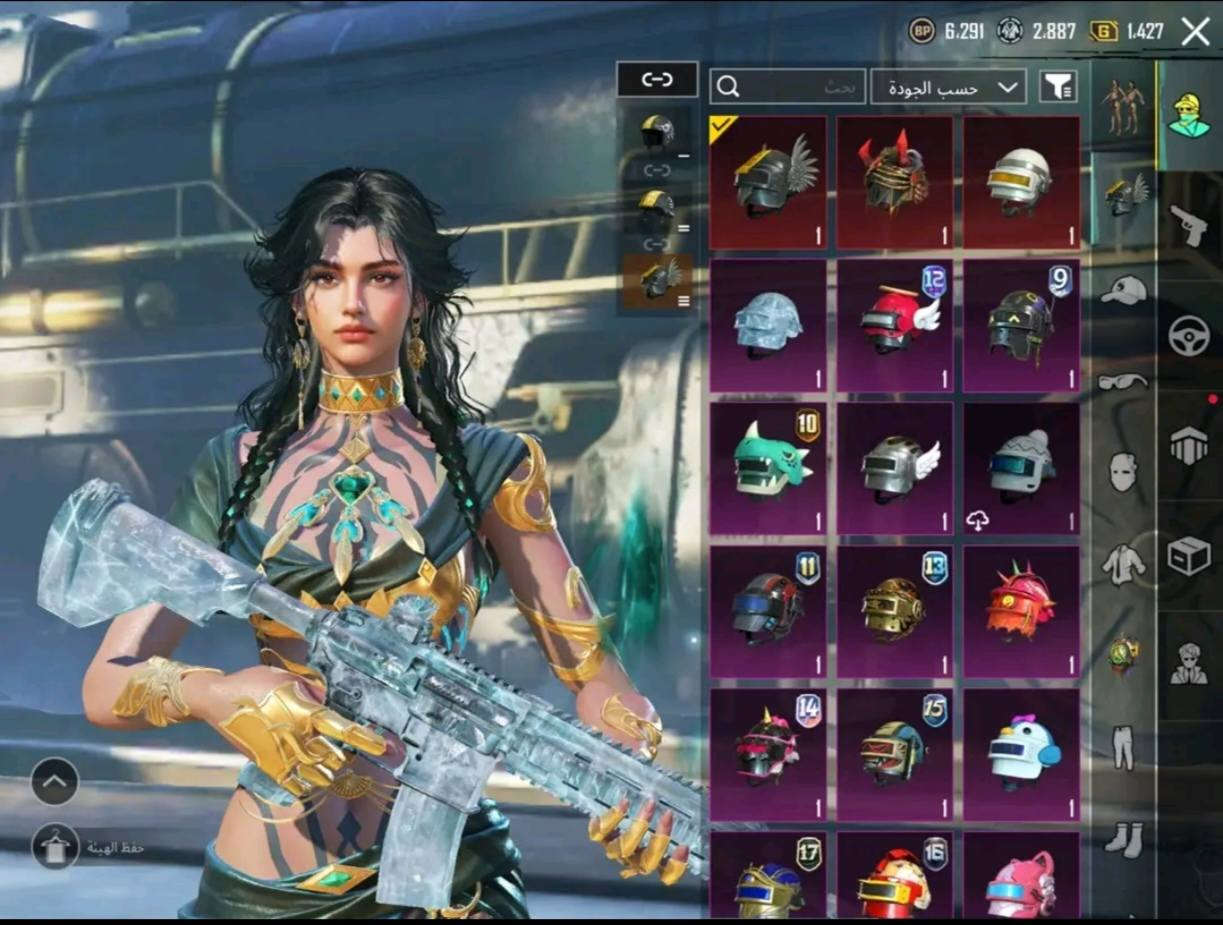This screenshot has width=1223, height=925.
Task: Select the pink cat helmet
Action: (x=1021, y=877)
